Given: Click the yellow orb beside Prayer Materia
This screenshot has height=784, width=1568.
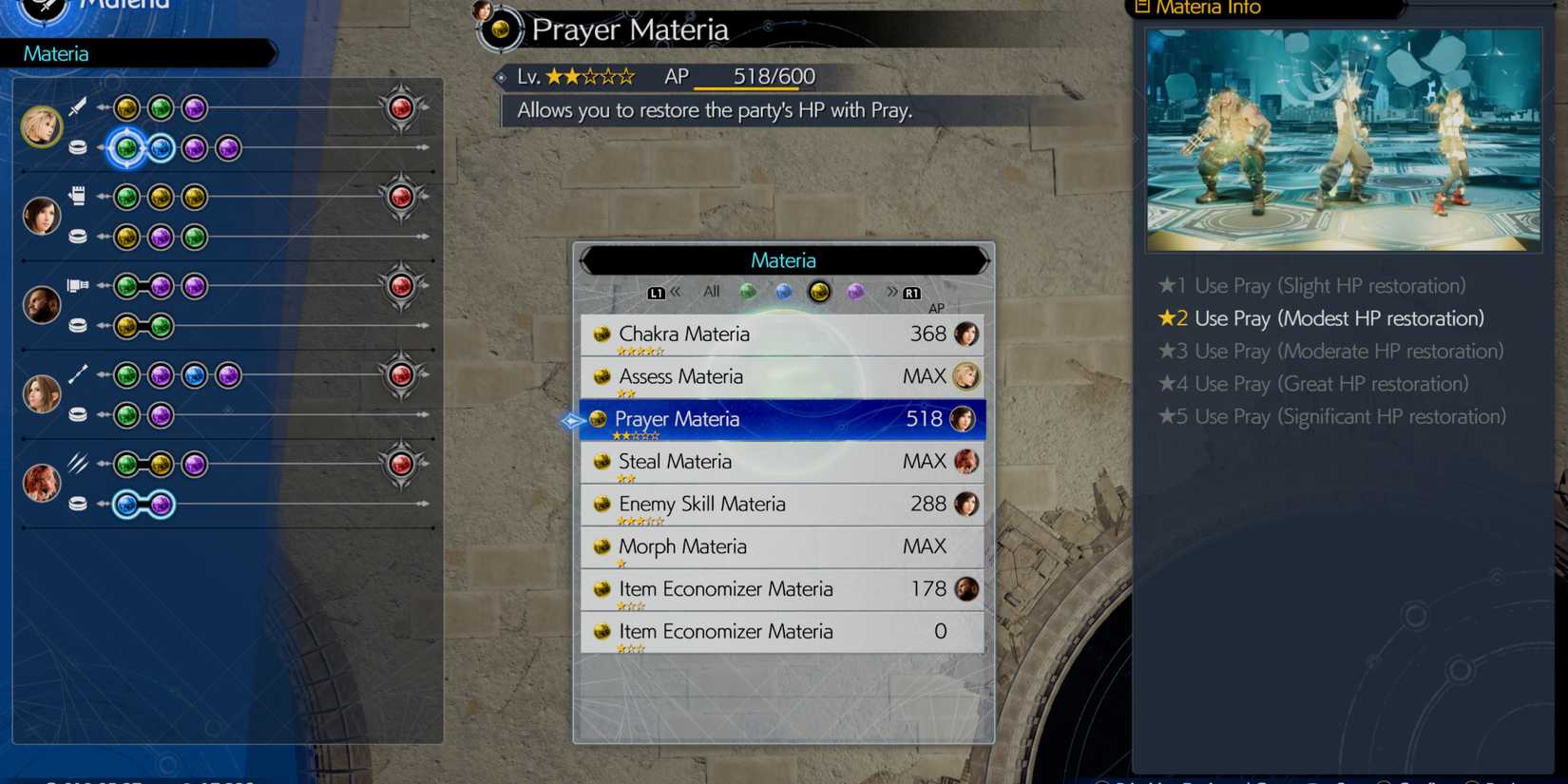Looking at the screenshot, I should point(600,419).
